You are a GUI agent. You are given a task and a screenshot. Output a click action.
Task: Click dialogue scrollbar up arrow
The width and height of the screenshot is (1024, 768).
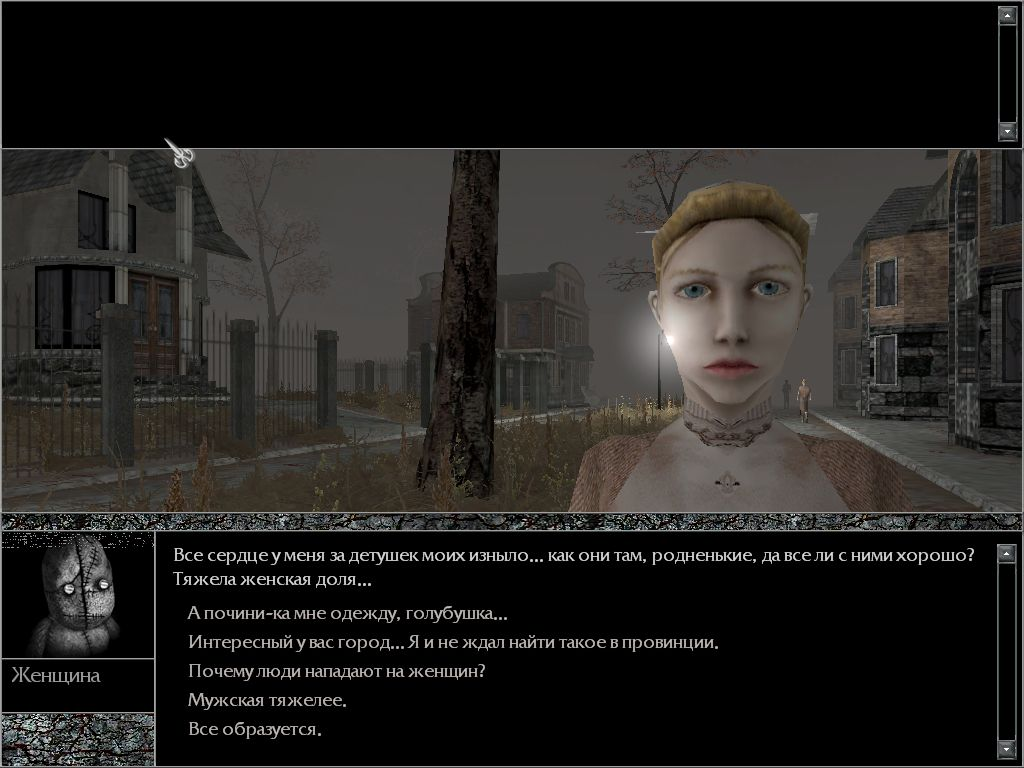[1007, 553]
